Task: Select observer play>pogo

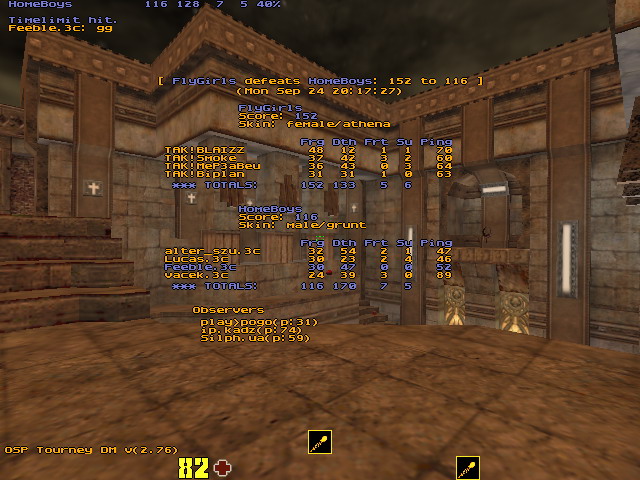Action: click(x=258, y=322)
